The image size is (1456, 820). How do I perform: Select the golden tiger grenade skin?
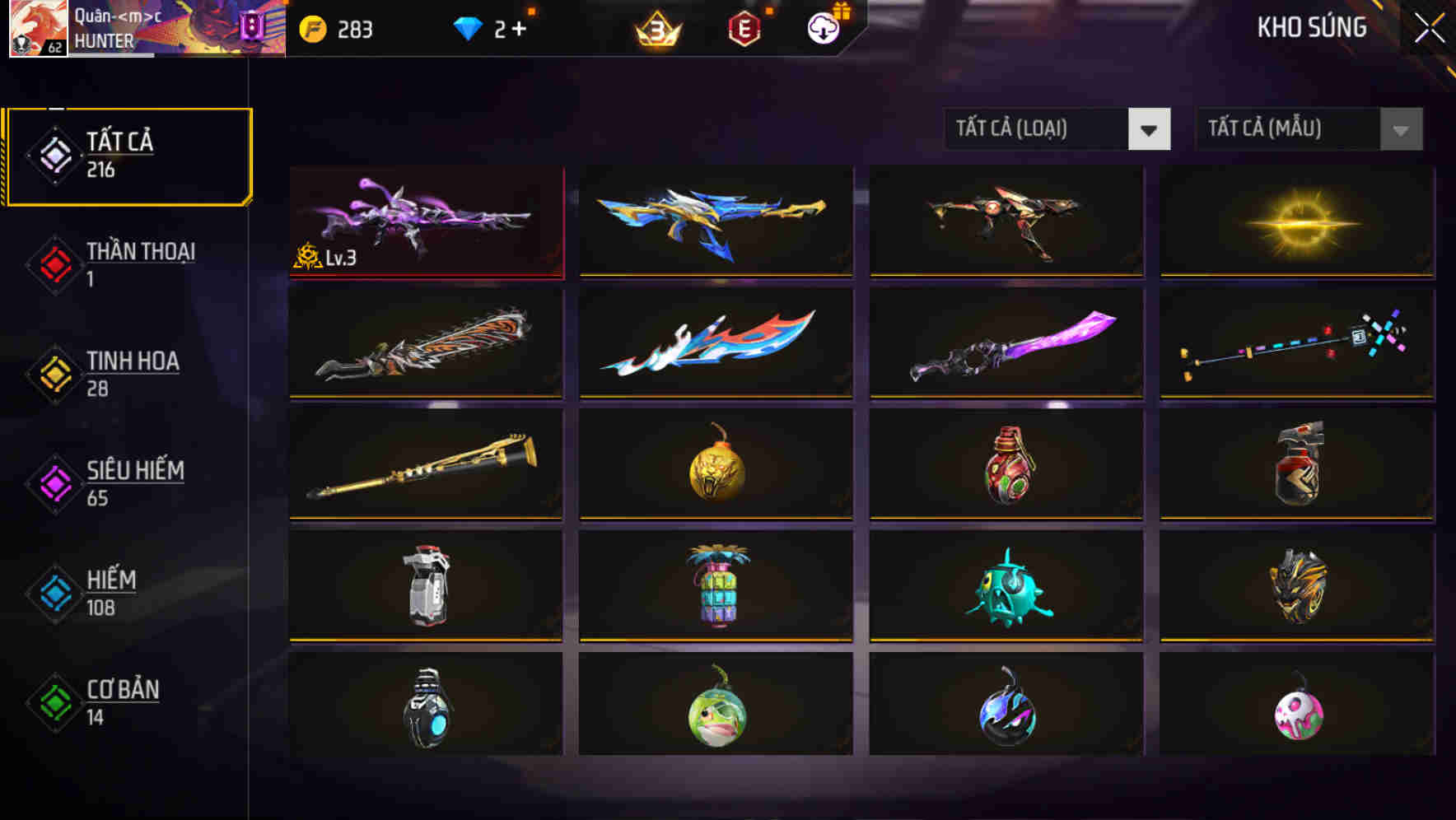[x=715, y=464]
